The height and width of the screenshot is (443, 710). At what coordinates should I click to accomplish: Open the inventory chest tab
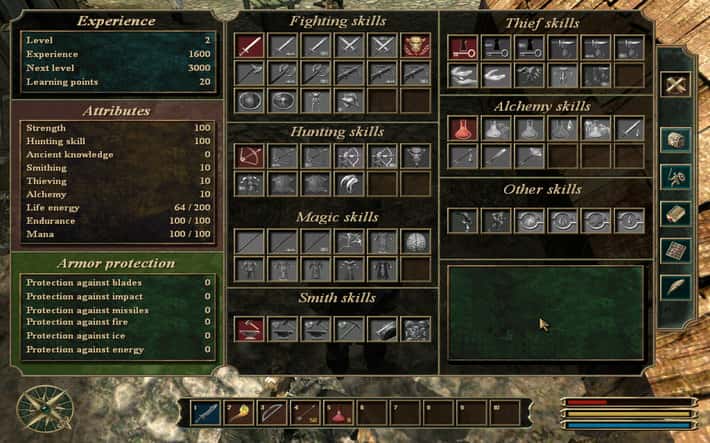(x=677, y=138)
